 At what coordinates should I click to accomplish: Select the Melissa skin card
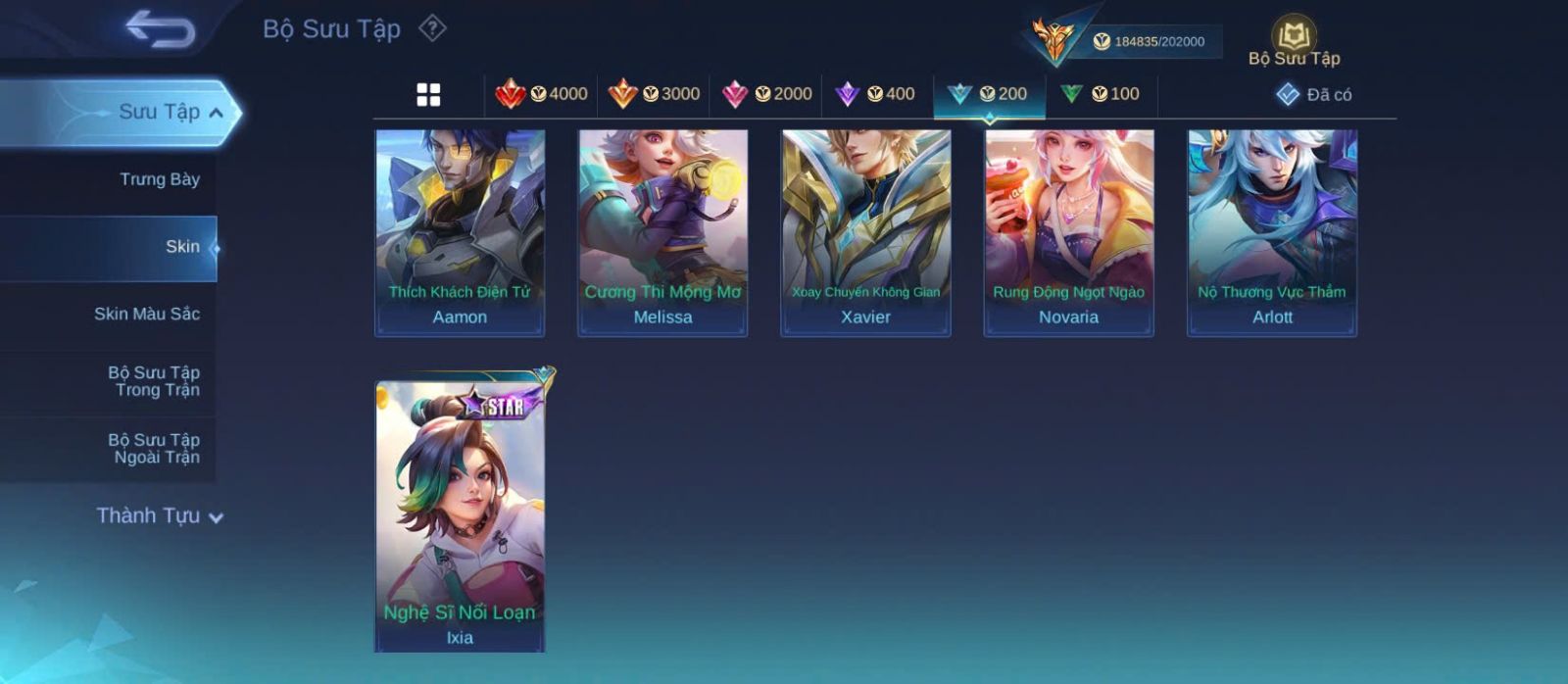[x=662, y=232]
